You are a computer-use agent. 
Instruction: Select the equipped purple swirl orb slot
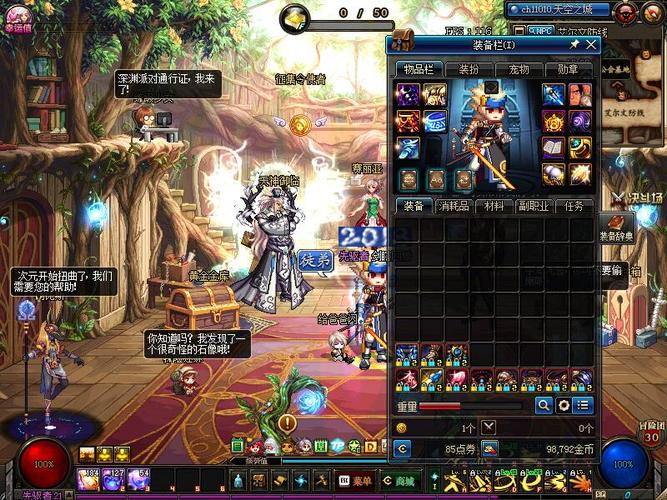pos(581,121)
